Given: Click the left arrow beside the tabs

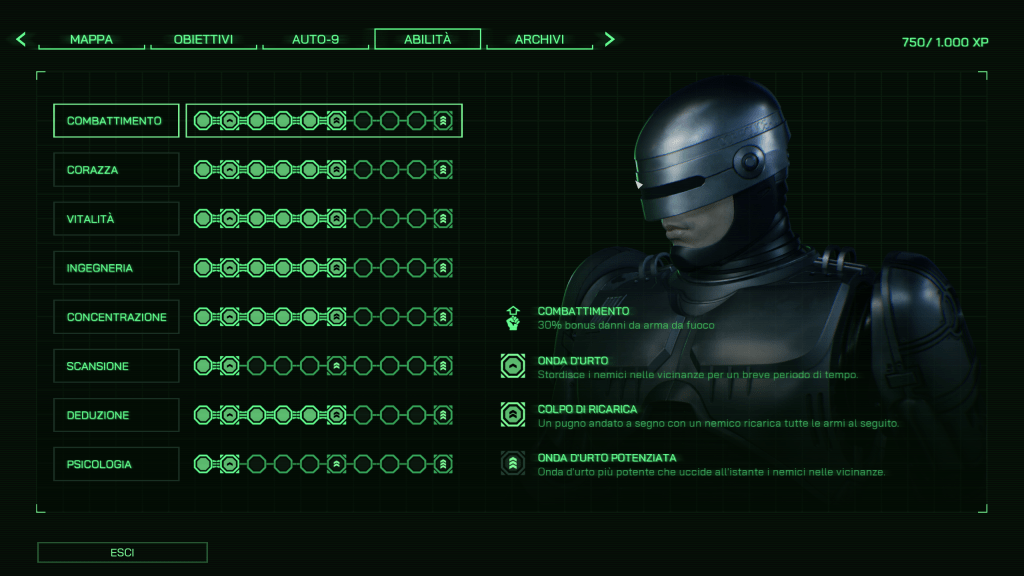Looking at the screenshot, I should point(21,40).
